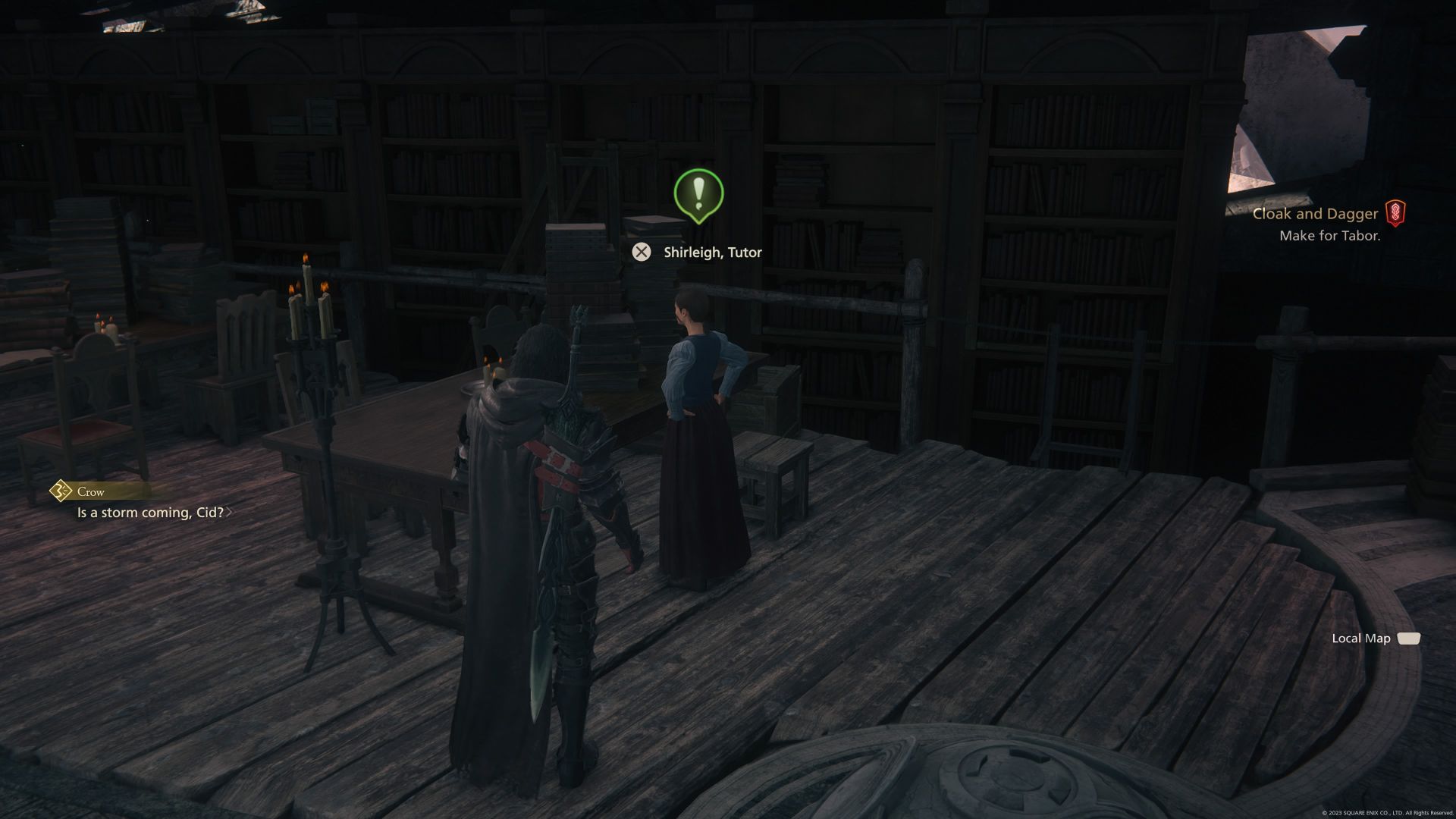This screenshot has width=1456, height=819.
Task: Open the Local Map
Action: tap(1361, 639)
